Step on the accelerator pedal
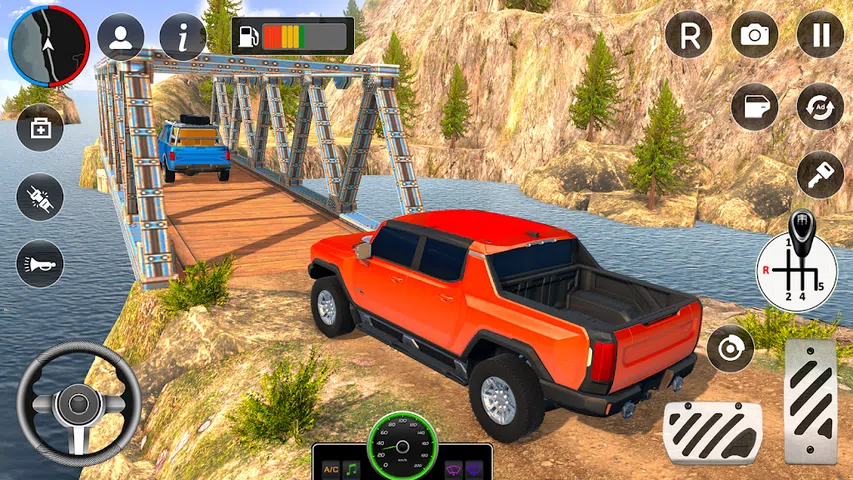 pyautogui.click(x=810, y=401)
